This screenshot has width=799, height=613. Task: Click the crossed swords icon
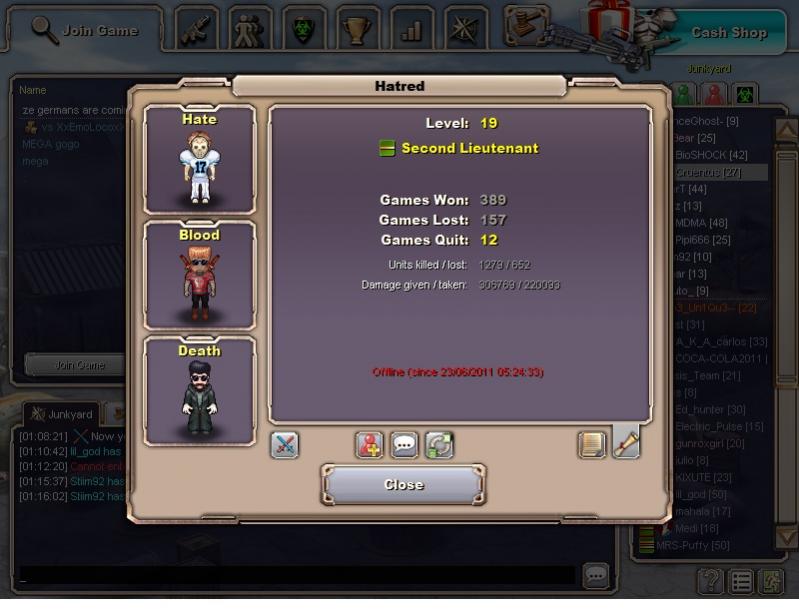[284, 445]
